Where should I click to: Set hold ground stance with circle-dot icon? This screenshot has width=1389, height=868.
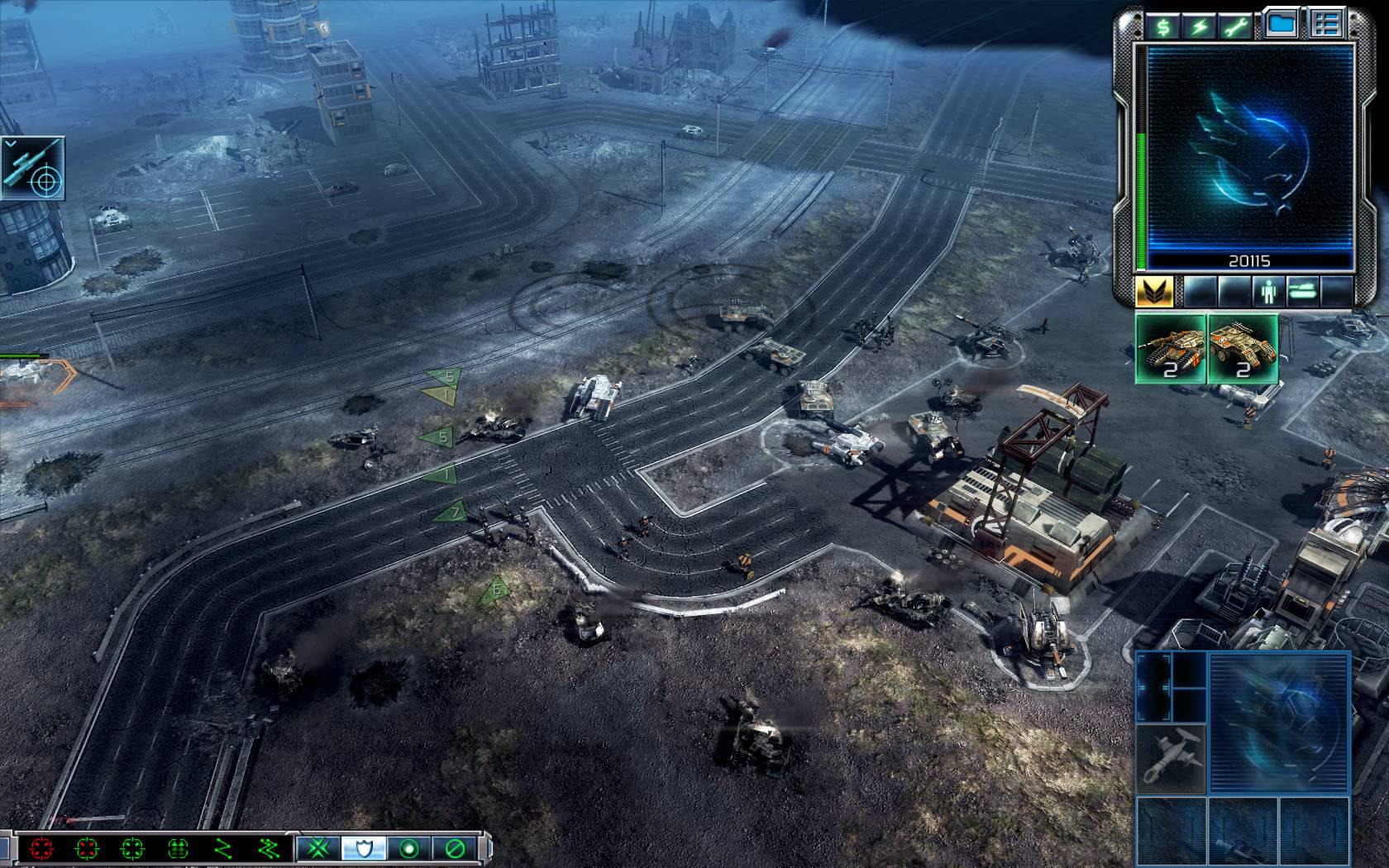tap(407, 848)
